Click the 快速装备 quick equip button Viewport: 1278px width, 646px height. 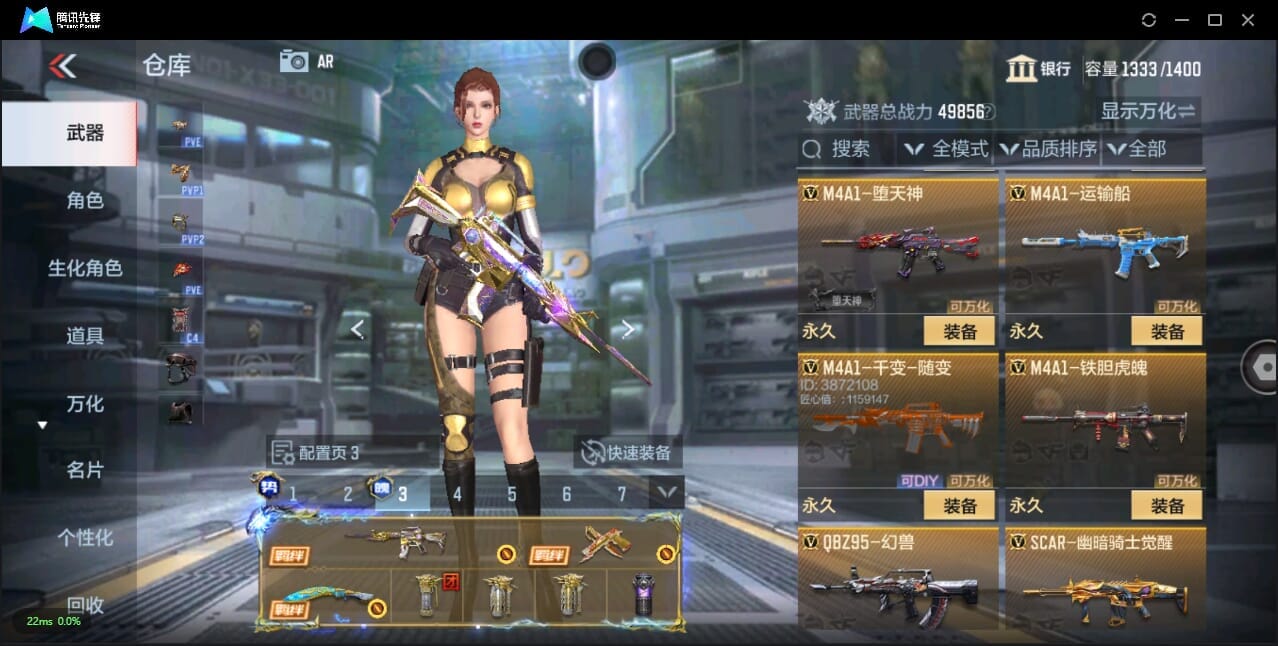(x=628, y=453)
